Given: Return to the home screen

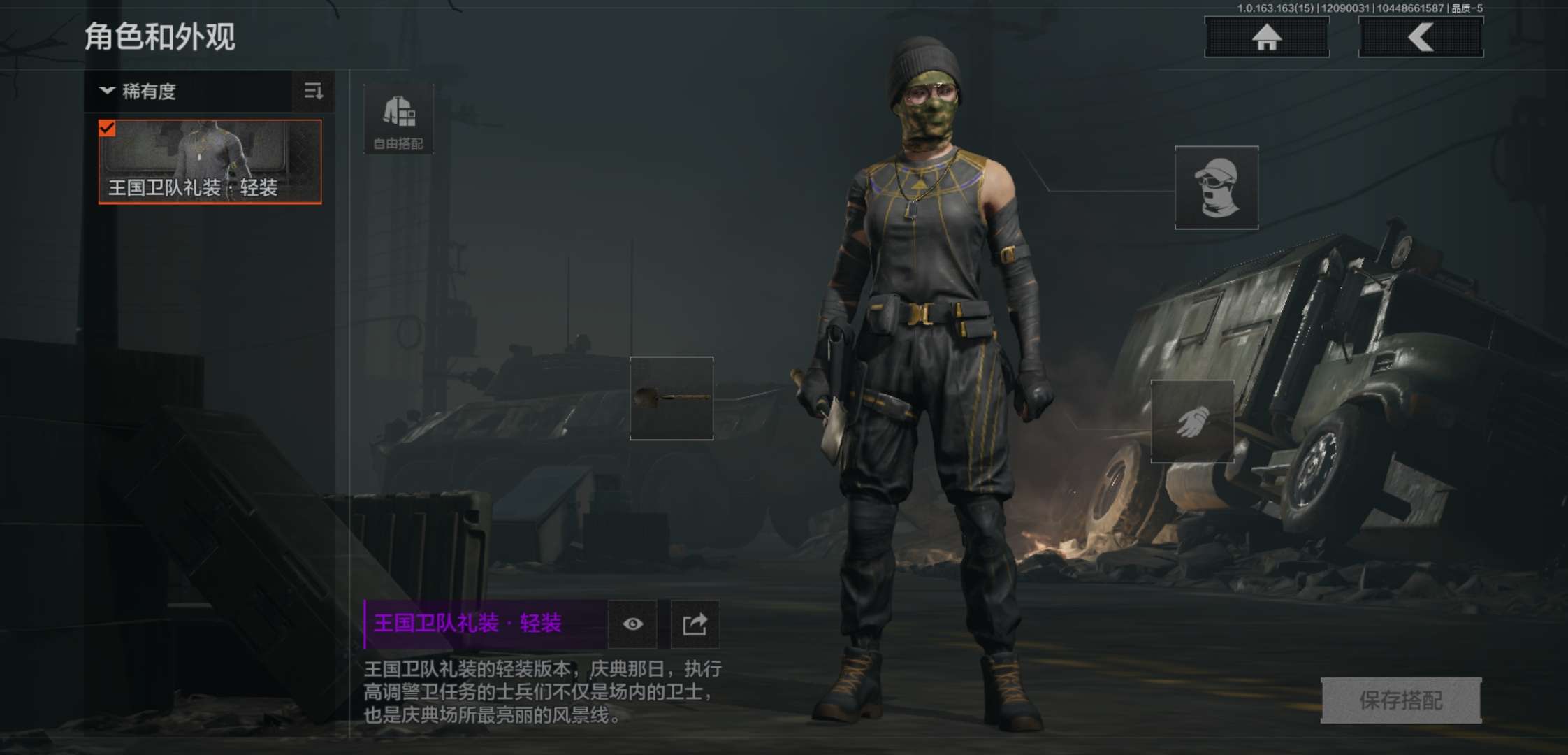Looking at the screenshot, I should [x=1266, y=37].
